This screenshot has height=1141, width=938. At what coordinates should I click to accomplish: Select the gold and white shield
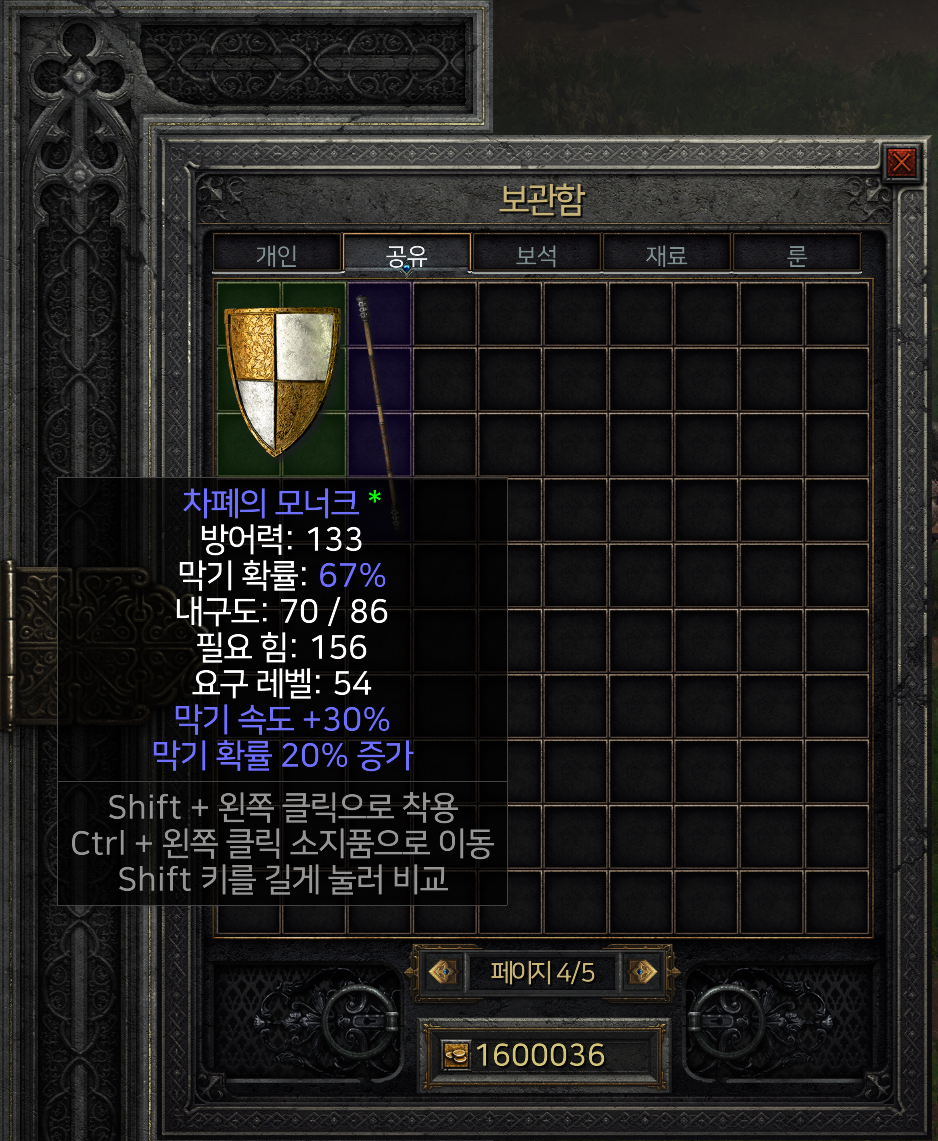click(x=280, y=378)
